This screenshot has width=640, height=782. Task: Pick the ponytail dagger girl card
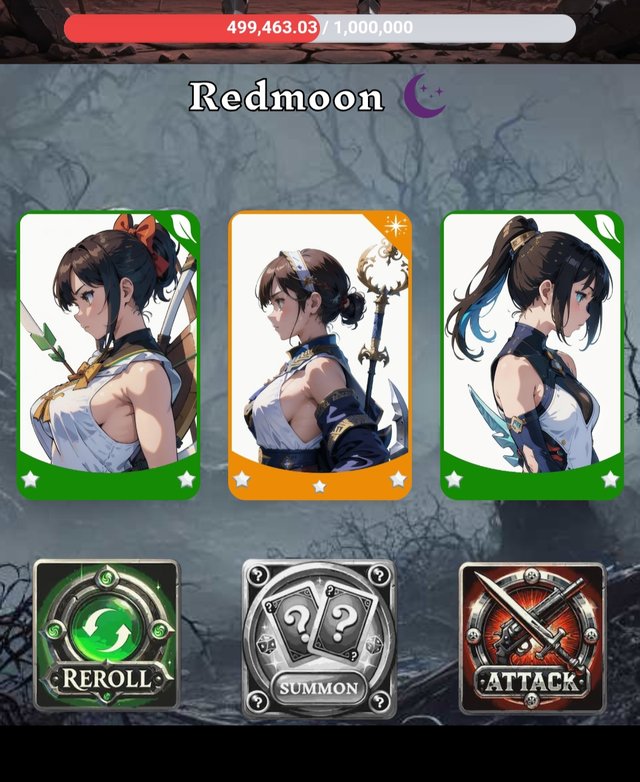(531, 355)
